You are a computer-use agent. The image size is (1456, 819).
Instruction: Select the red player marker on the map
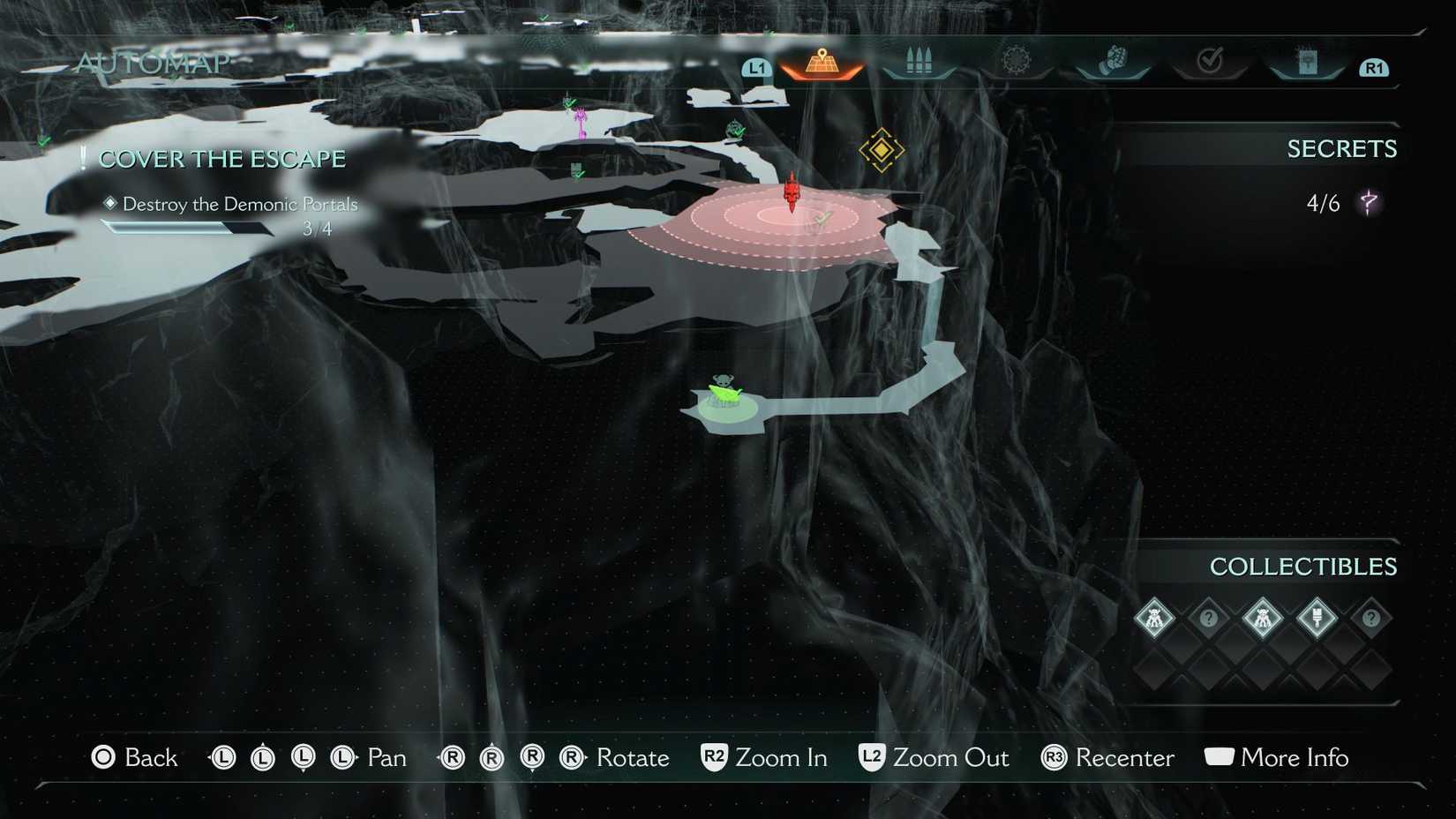click(x=791, y=192)
